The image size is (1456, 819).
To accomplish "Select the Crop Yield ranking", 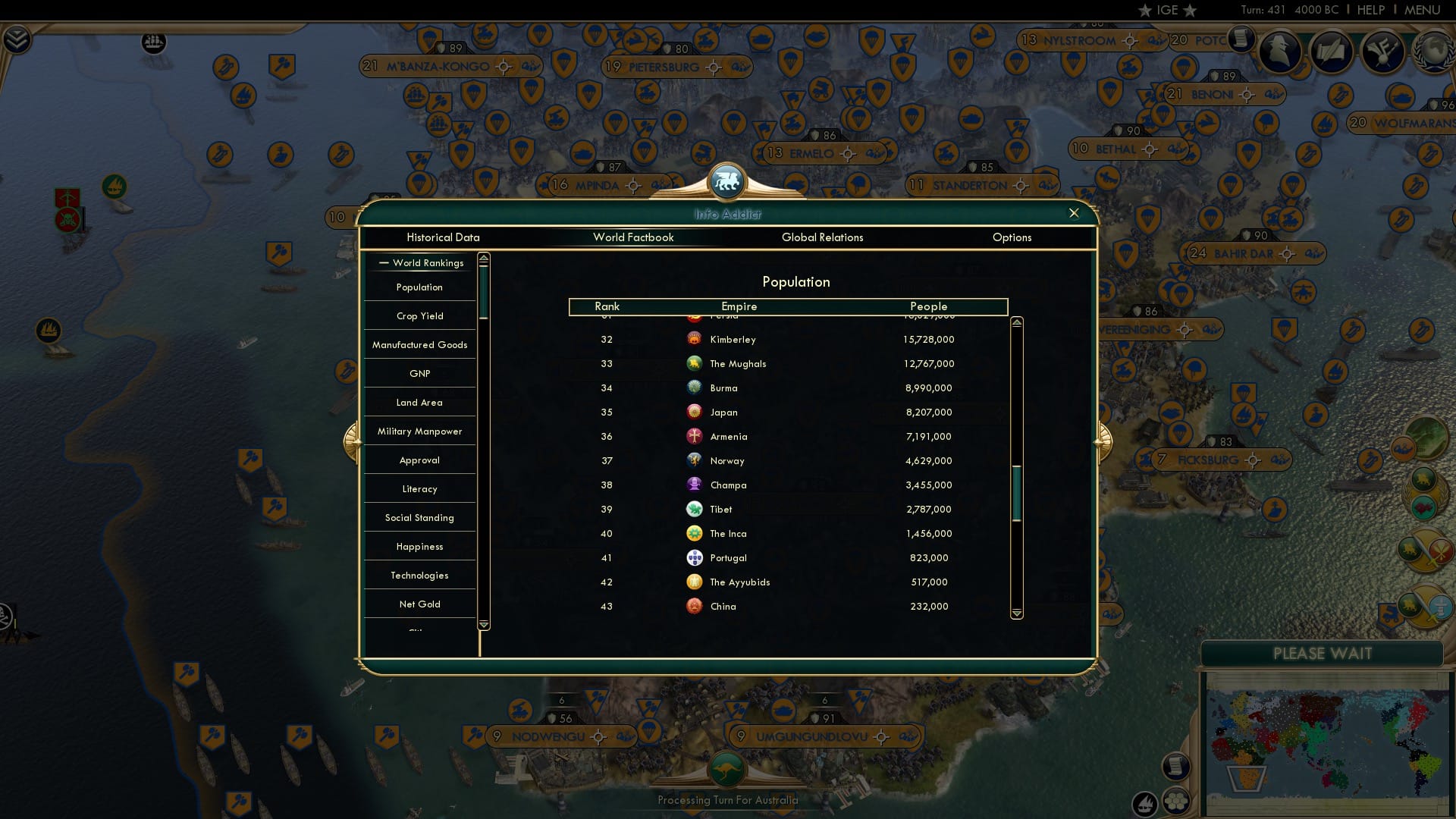I will [x=419, y=315].
